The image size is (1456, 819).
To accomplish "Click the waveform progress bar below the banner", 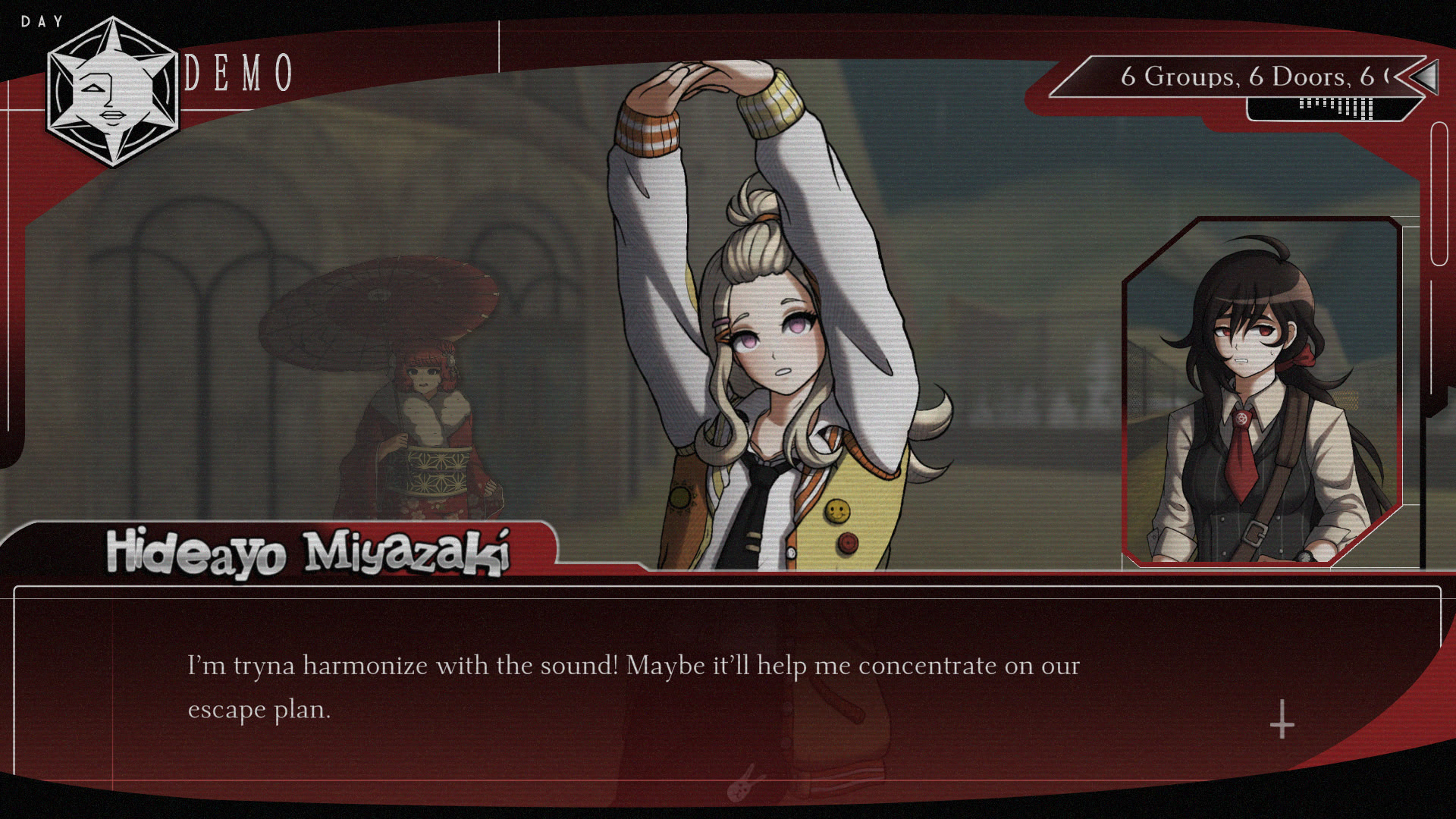I will click(1335, 110).
